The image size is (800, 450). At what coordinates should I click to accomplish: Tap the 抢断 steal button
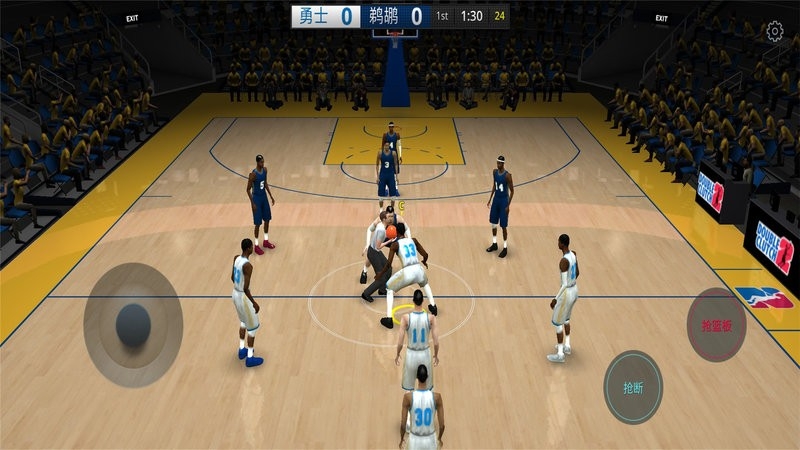633,387
